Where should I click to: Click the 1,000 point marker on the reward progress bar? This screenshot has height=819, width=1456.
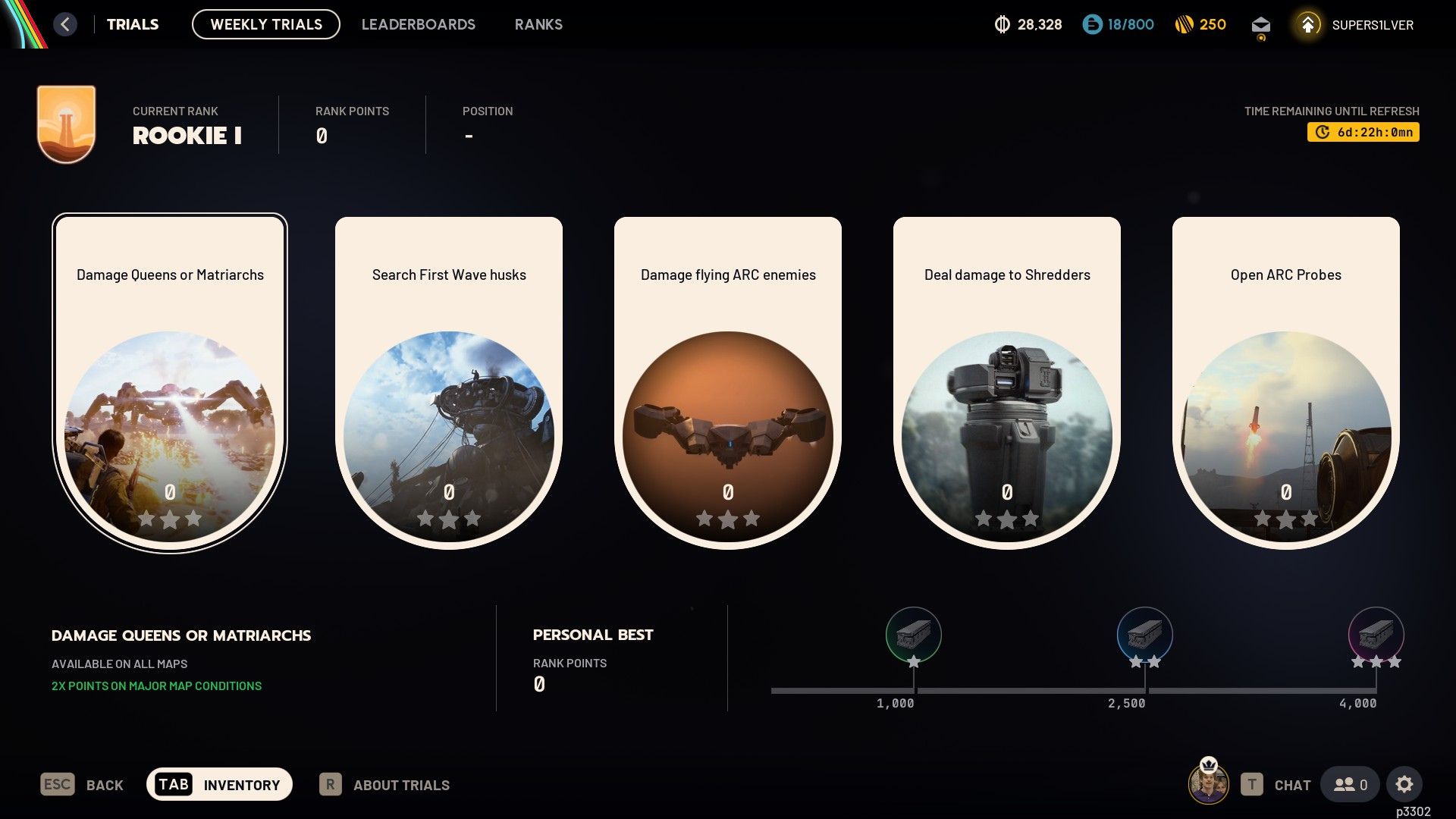[914, 689]
